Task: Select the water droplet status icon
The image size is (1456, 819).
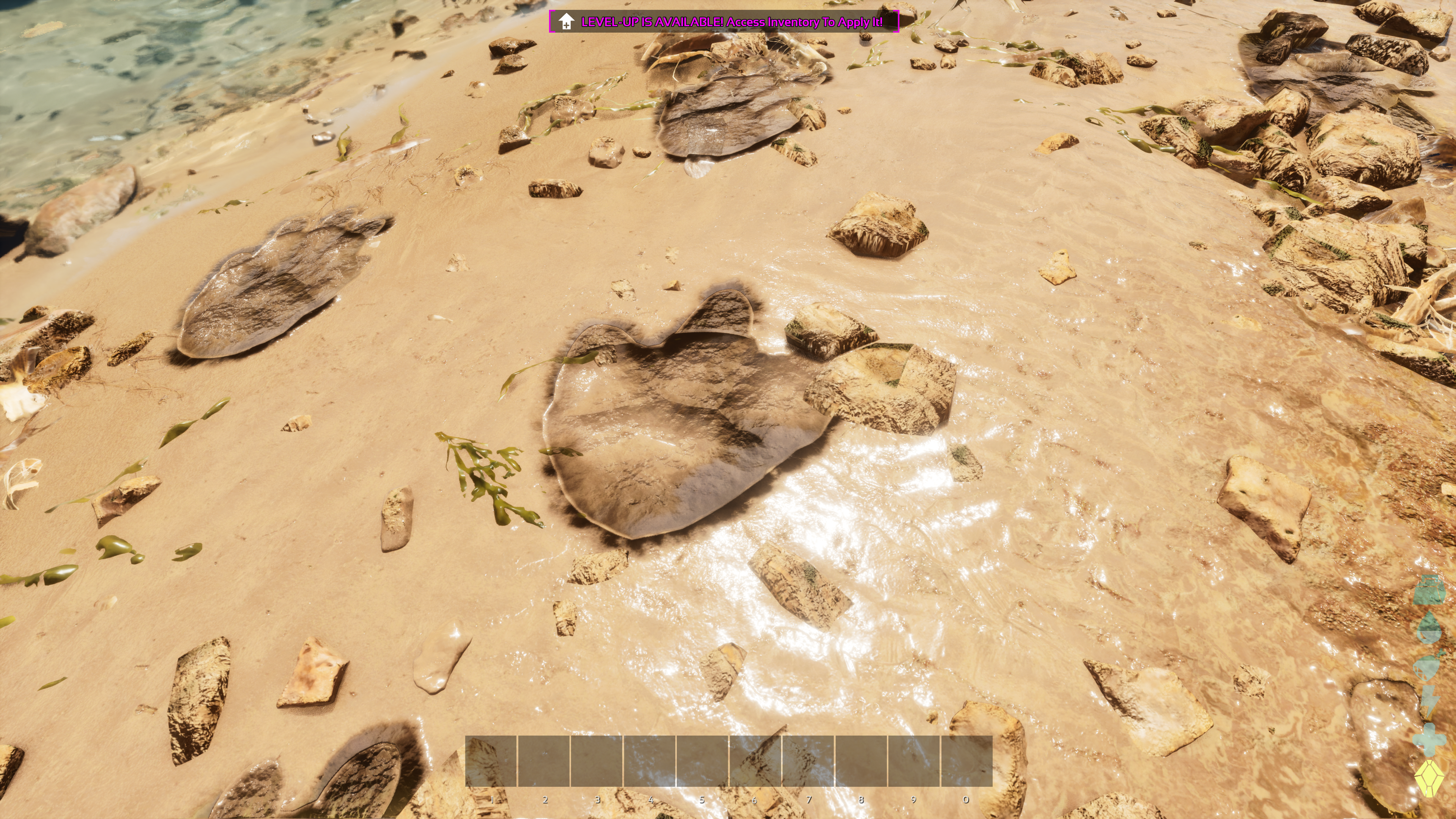Action: pyautogui.click(x=1429, y=628)
